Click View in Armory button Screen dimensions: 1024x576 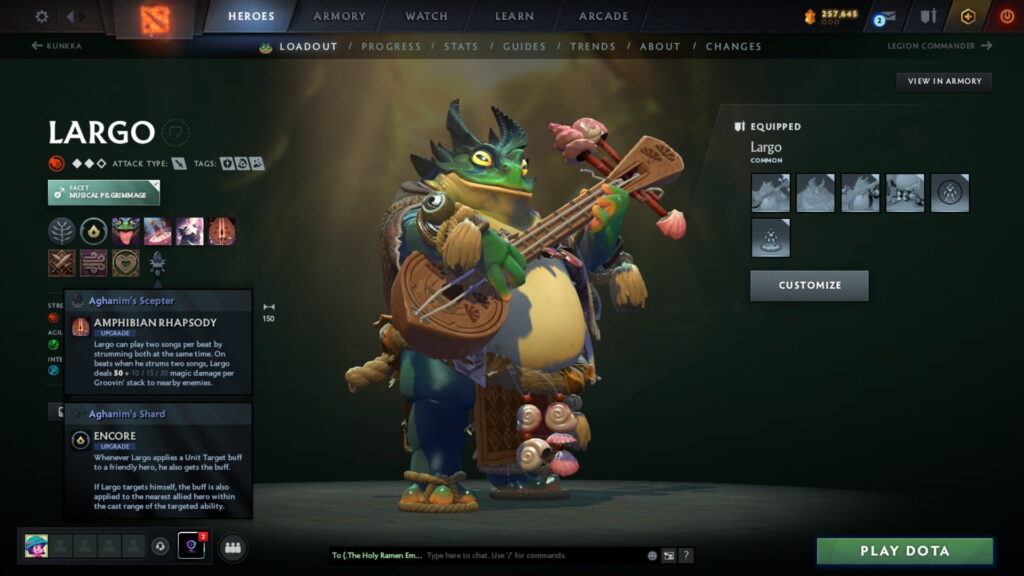point(944,81)
